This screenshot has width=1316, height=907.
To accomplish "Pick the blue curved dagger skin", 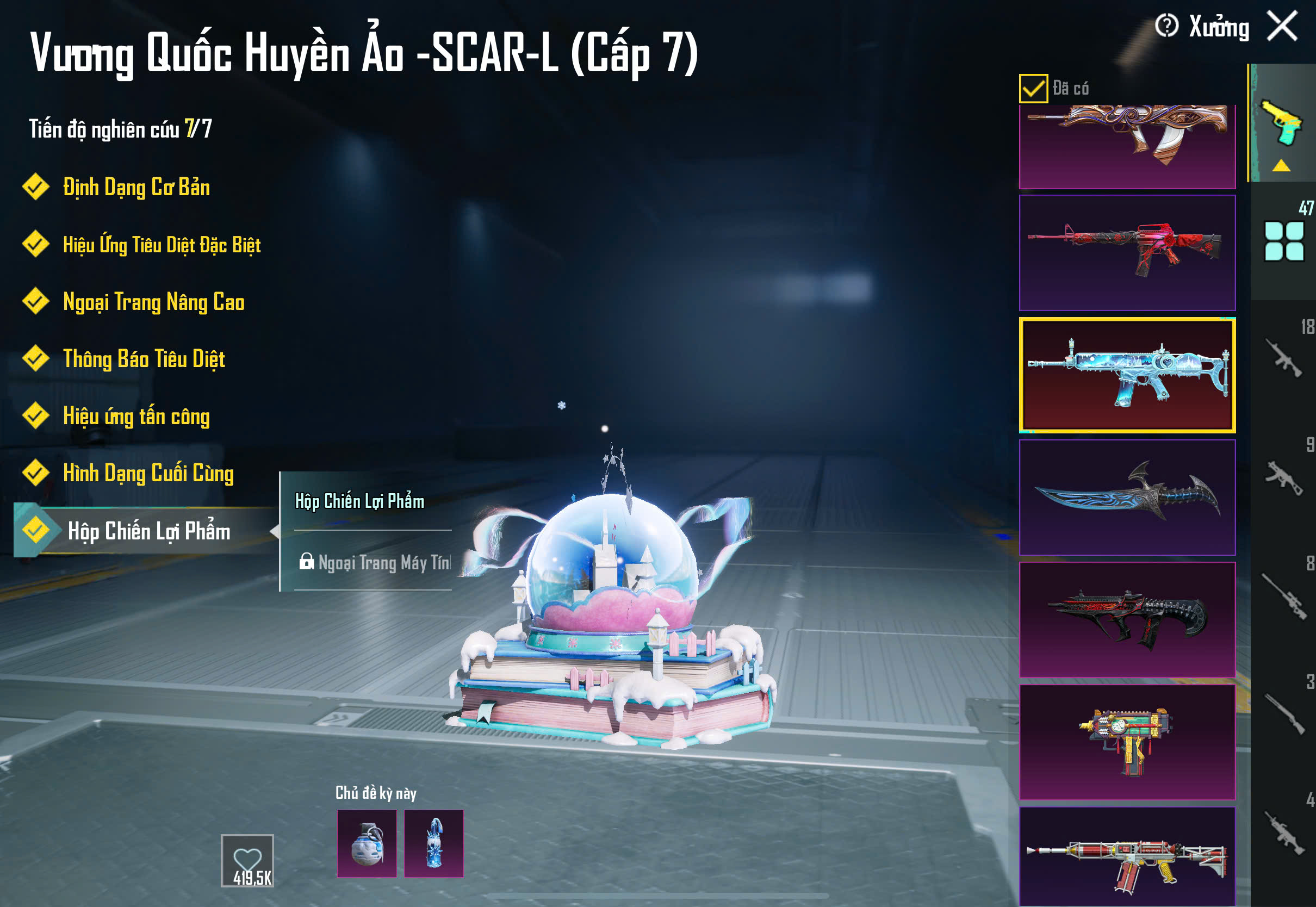I will pos(1127,497).
